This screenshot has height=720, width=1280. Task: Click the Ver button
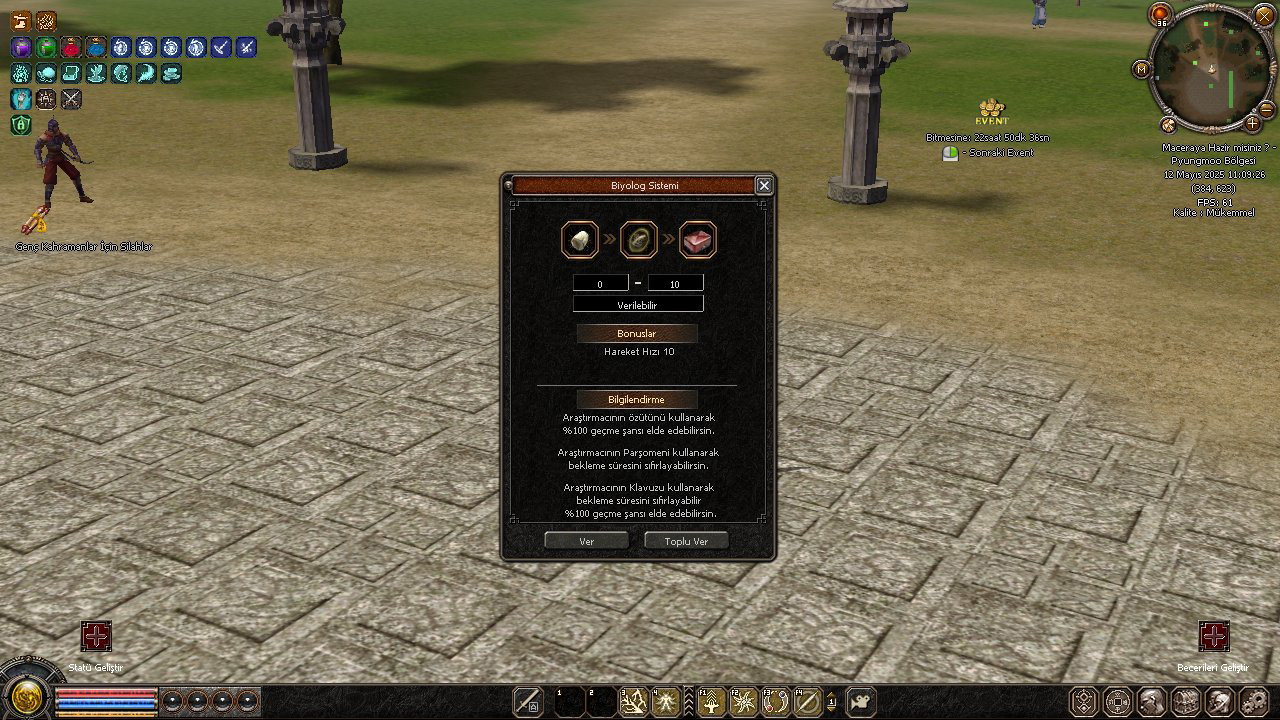point(586,541)
